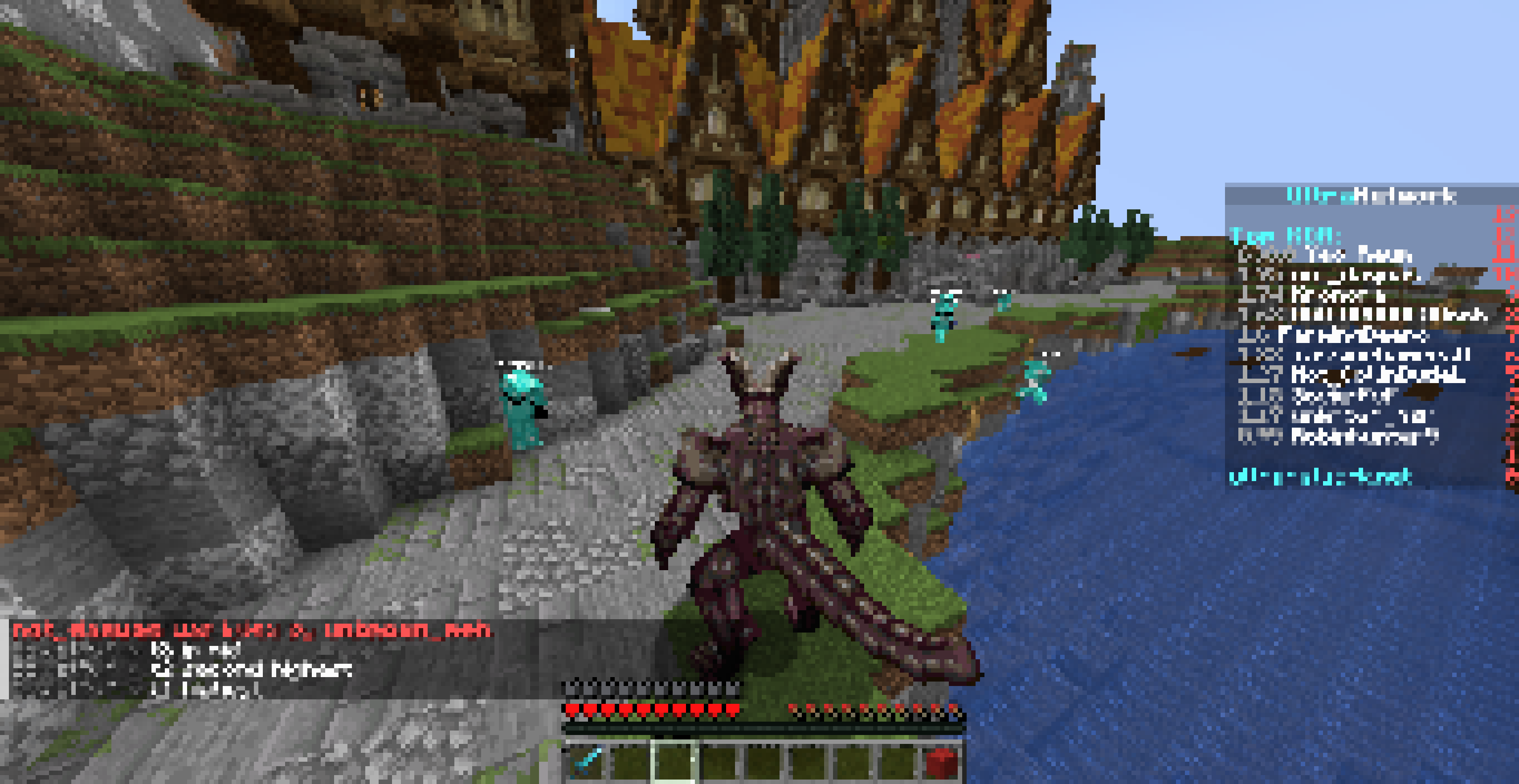Viewport: 1519px width, 784px height.
Task: Select the red block hotbar slot
Action: (940, 762)
